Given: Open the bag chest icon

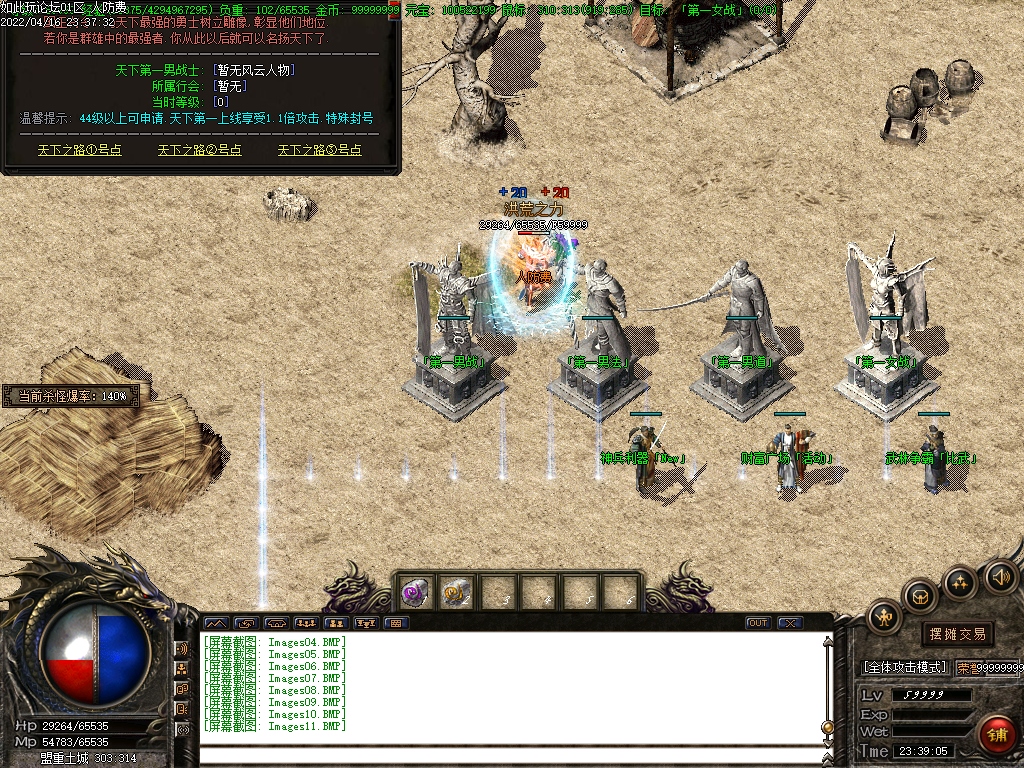Looking at the screenshot, I should click(x=920, y=596).
